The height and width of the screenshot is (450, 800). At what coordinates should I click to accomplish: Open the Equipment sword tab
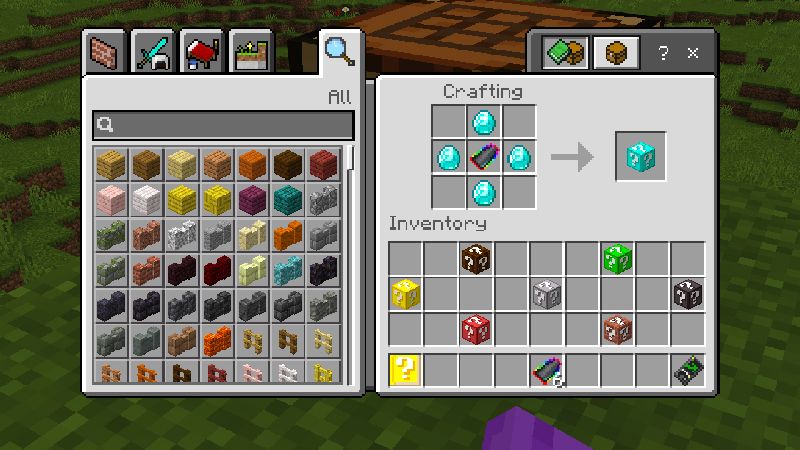coord(154,52)
